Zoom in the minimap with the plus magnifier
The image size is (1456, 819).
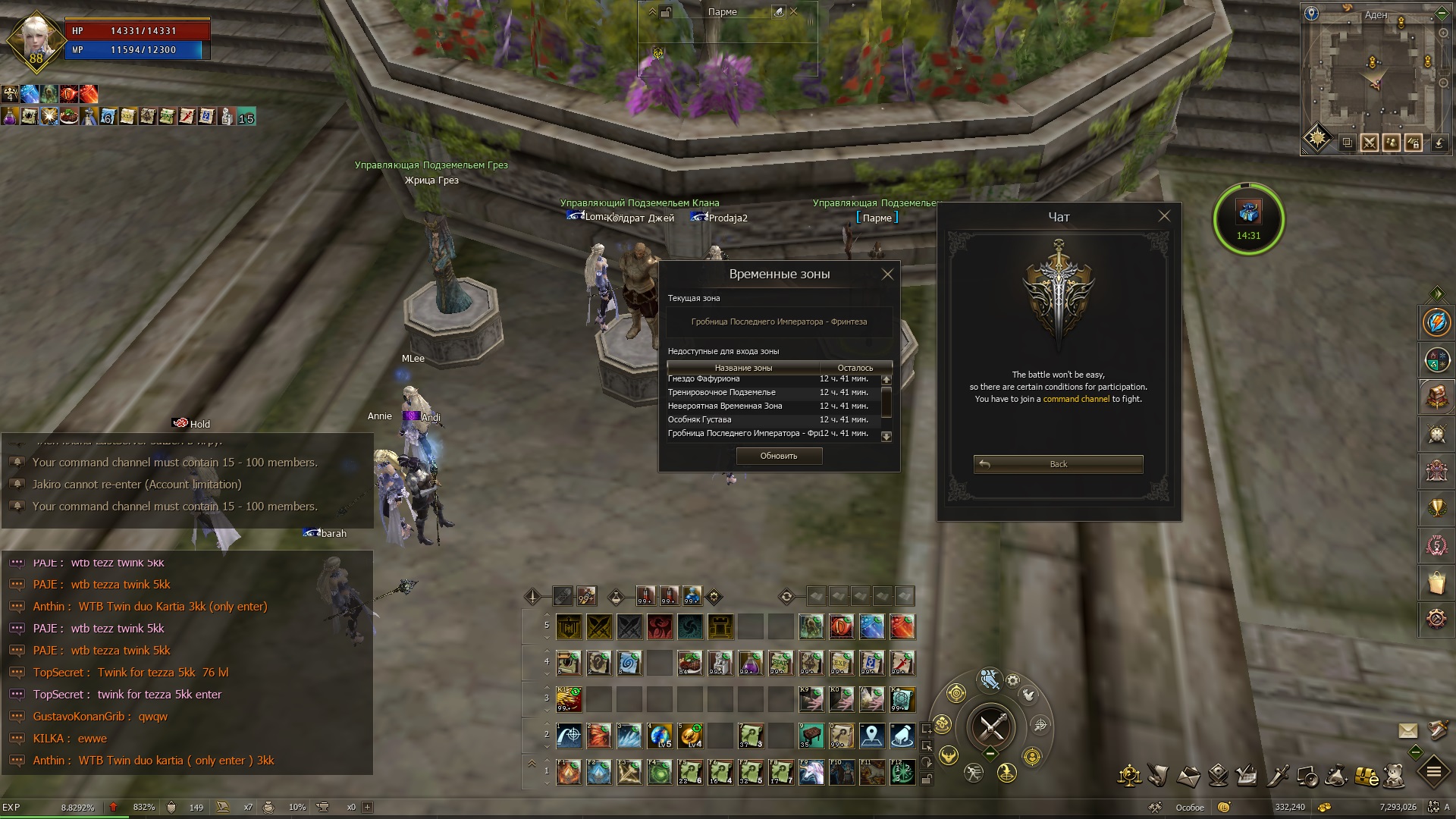[1444, 33]
